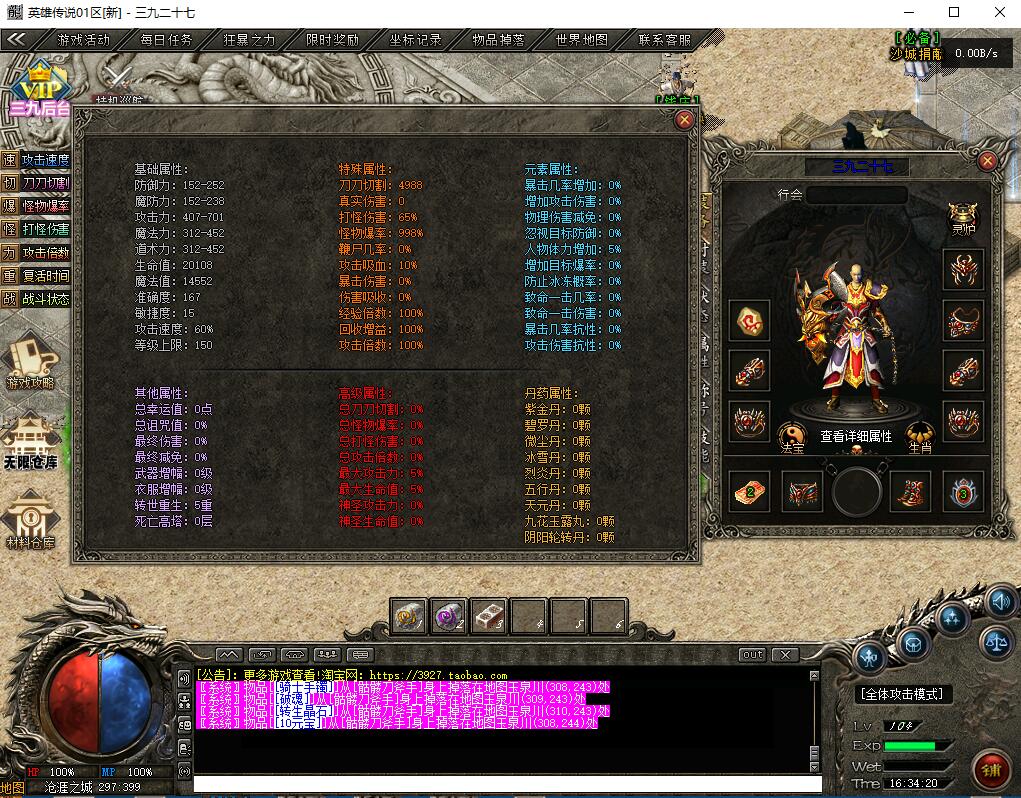The height and width of the screenshot is (798, 1021).
Task: Select the 世界地图 world map entry
Action: point(582,40)
